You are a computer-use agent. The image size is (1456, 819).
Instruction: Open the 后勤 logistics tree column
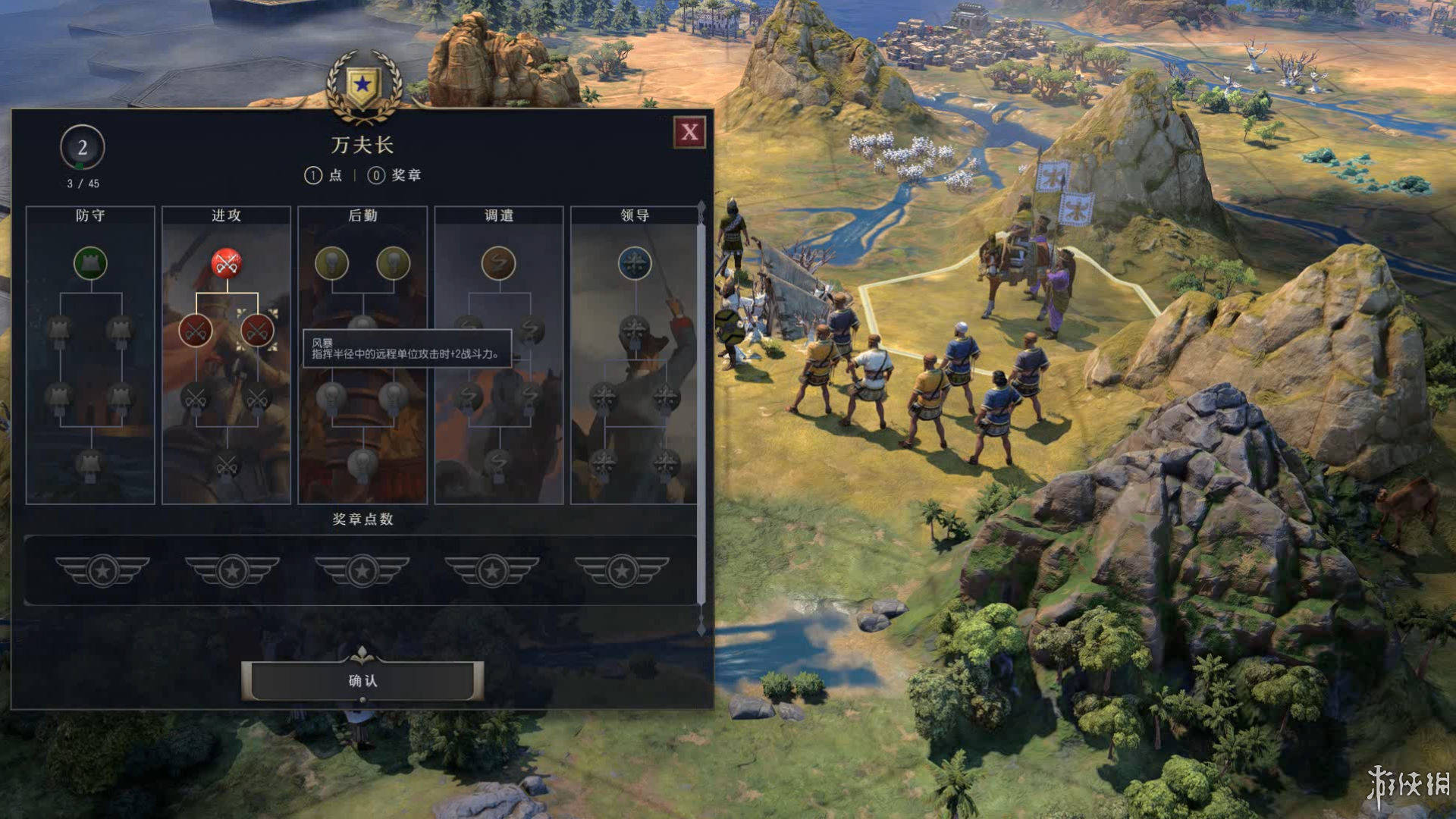362,215
